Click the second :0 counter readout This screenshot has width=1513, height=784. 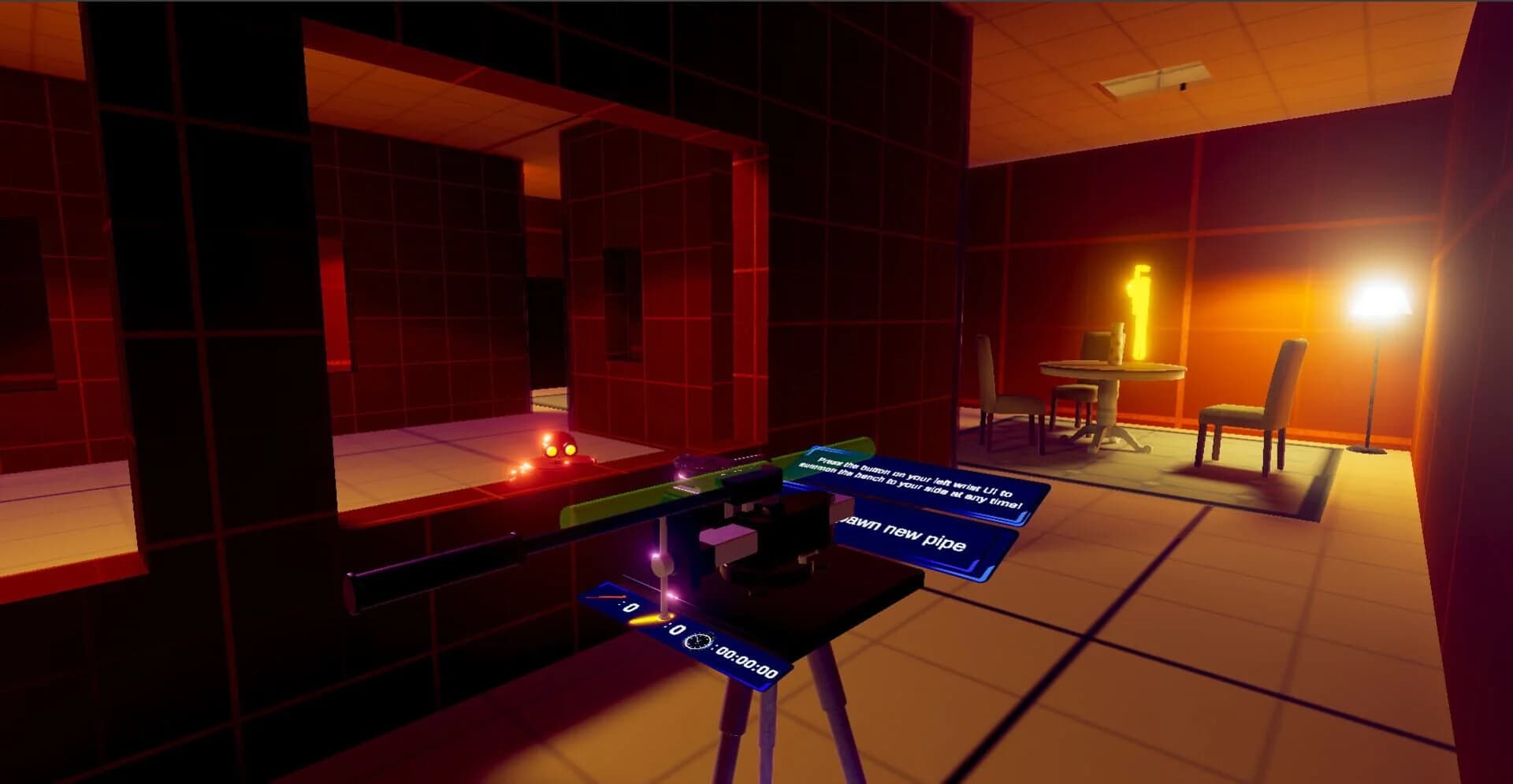[676, 629]
